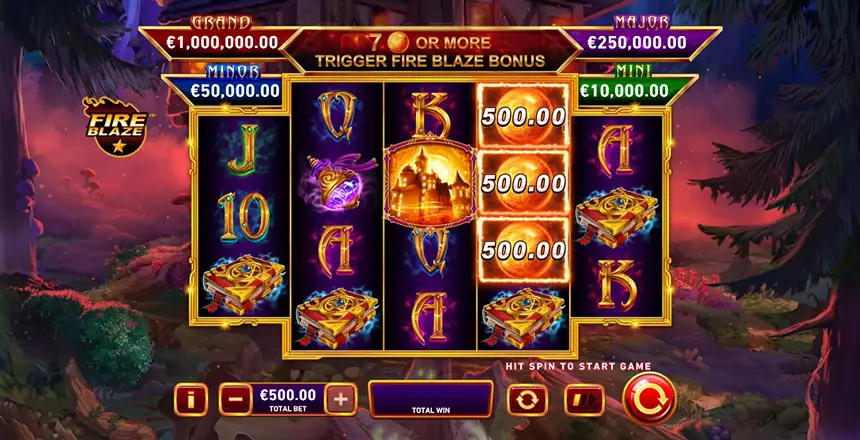Hit the big red spin button
The image size is (860, 440).
649,398
